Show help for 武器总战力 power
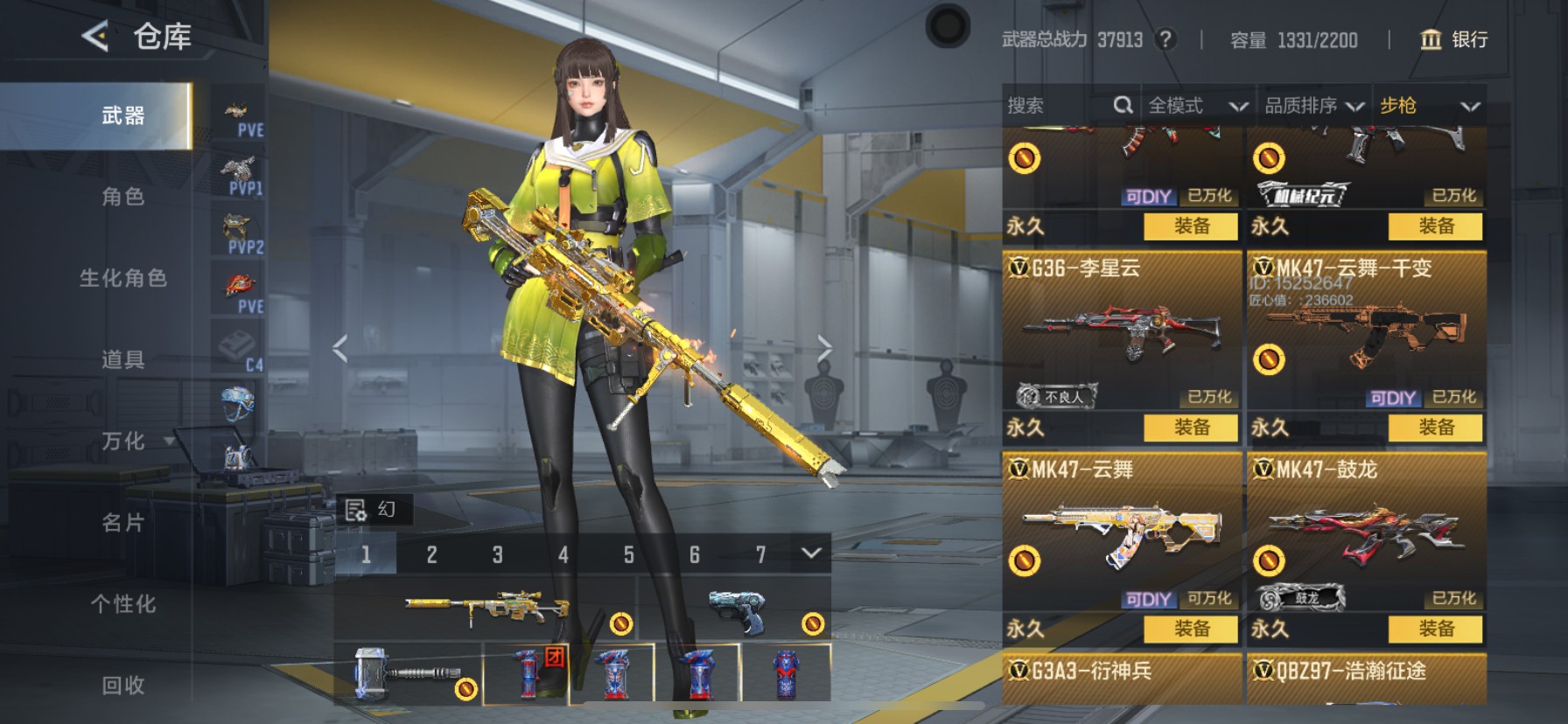 point(1165,39)
